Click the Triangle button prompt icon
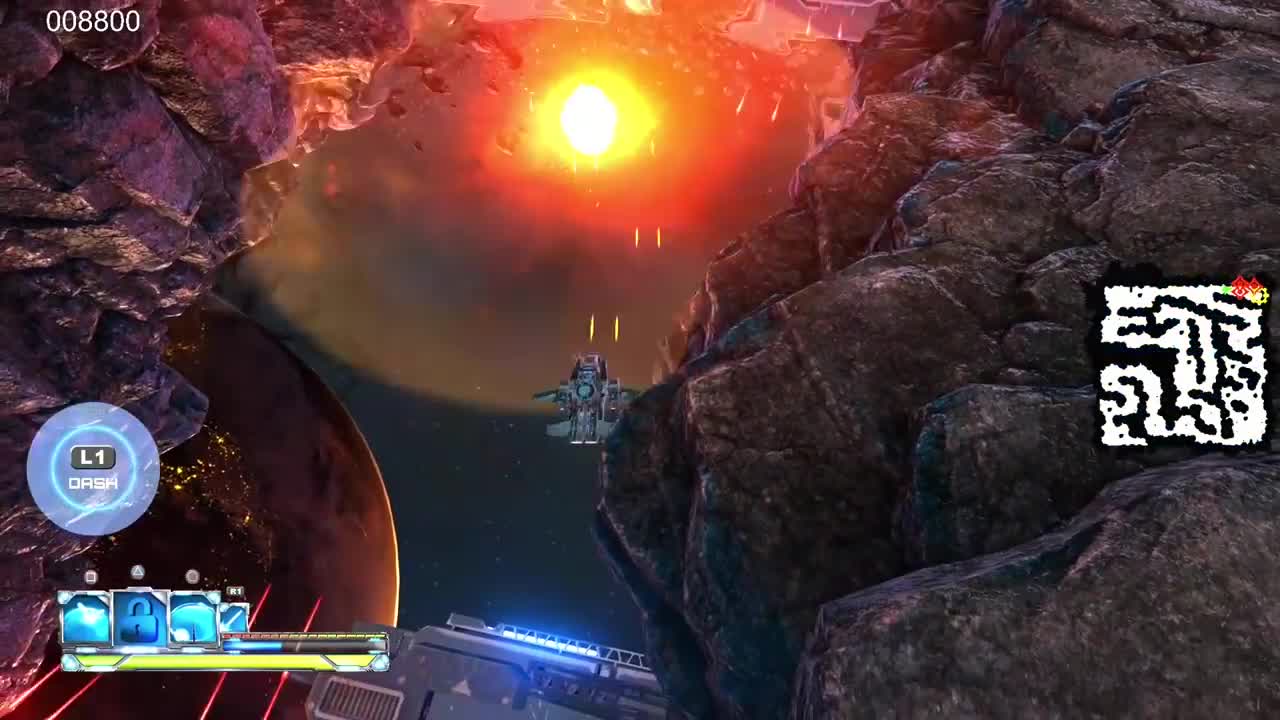Image resolution: width=1280 pixels, height=720 pixels. [136, 574]
